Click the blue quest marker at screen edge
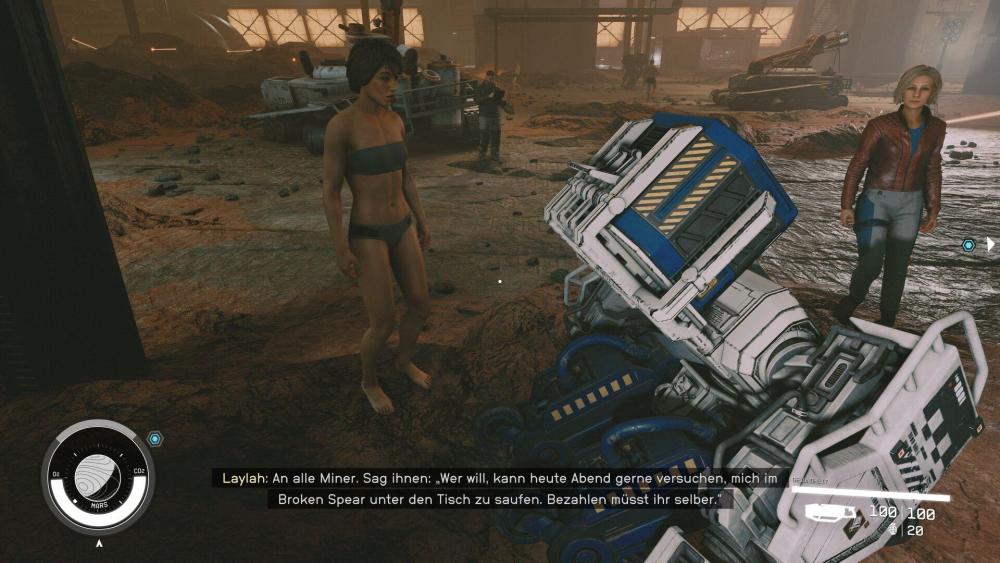 point(968,245)
